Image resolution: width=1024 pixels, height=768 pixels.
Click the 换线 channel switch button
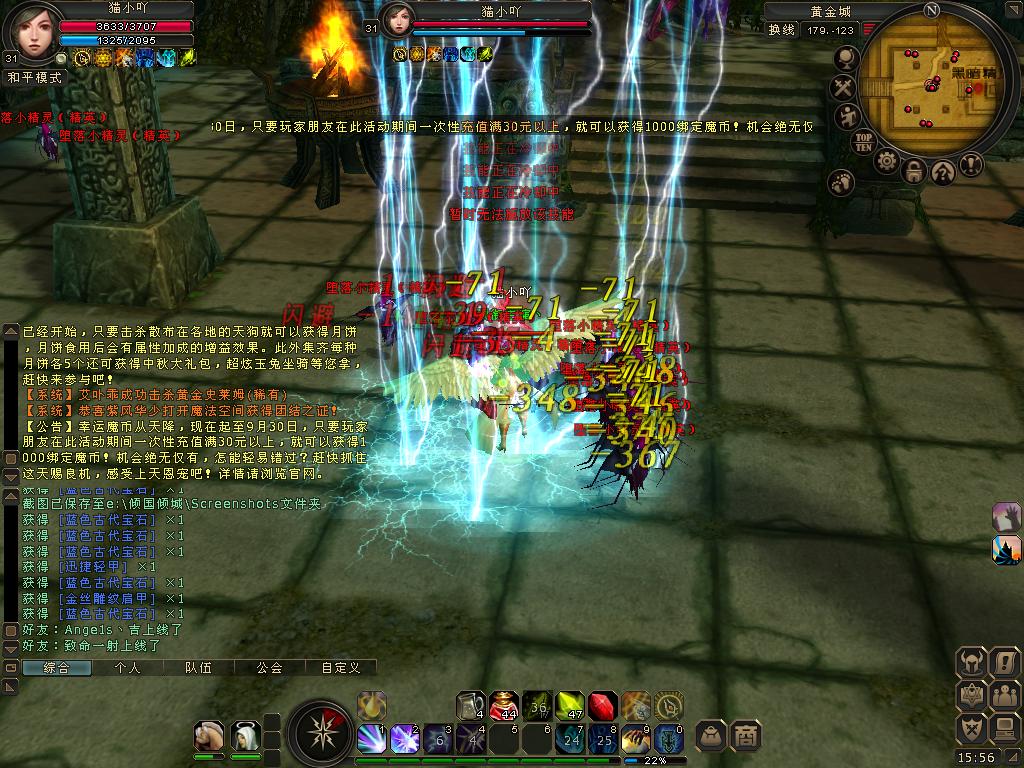click(781, 30)
